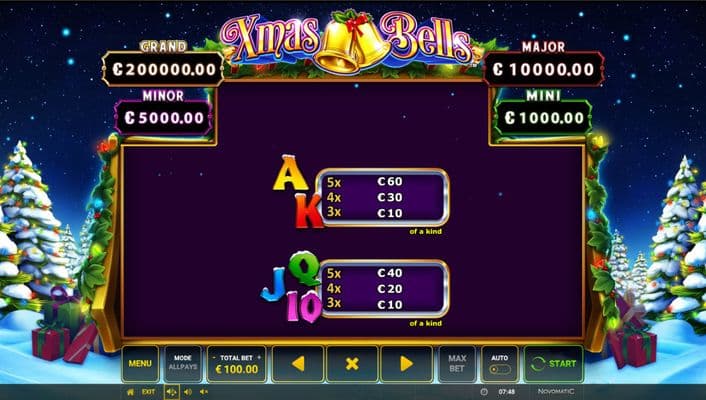Go to previous paytable page
Screen dimensions: 706x400
click(297, 364)
